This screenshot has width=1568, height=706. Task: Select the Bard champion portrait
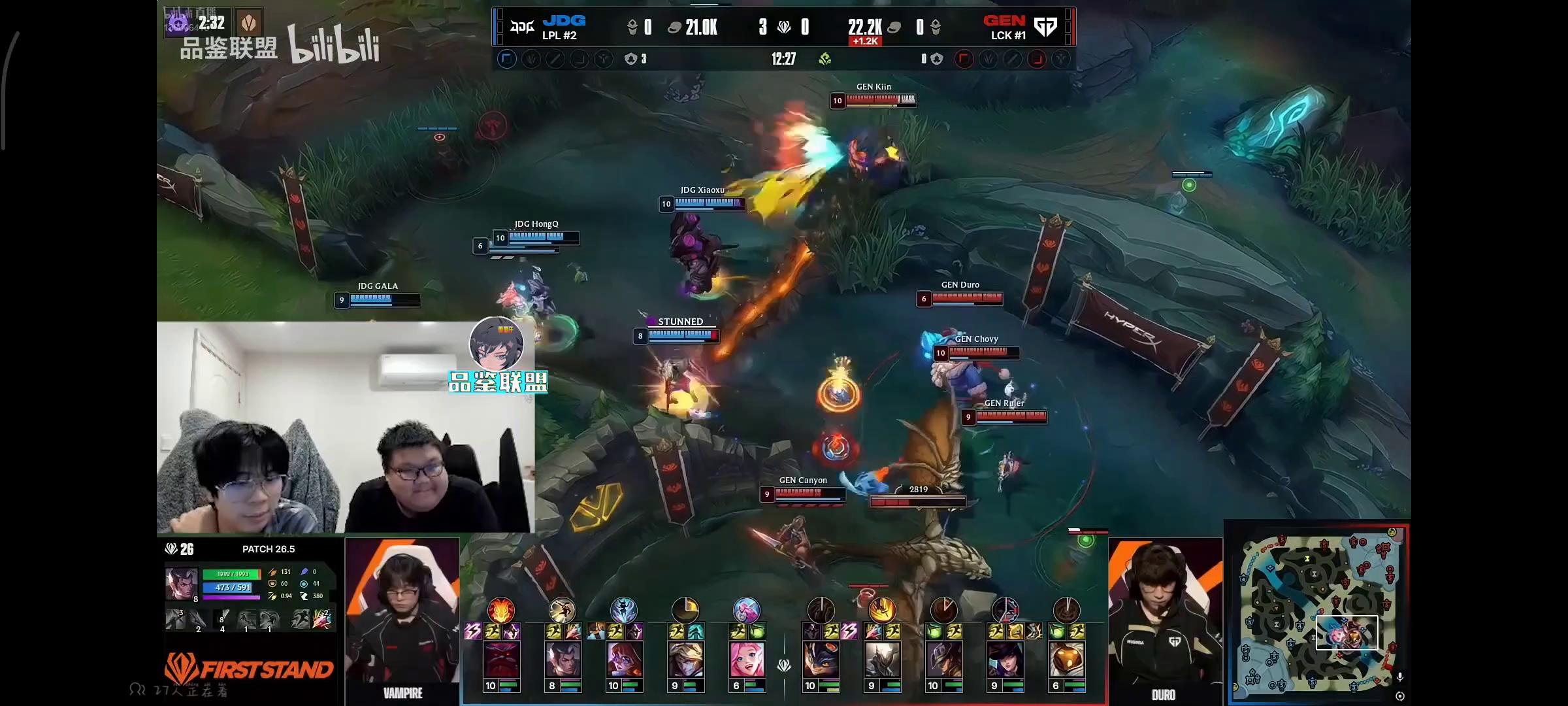pyautogui.click(x=1066, y=659)
